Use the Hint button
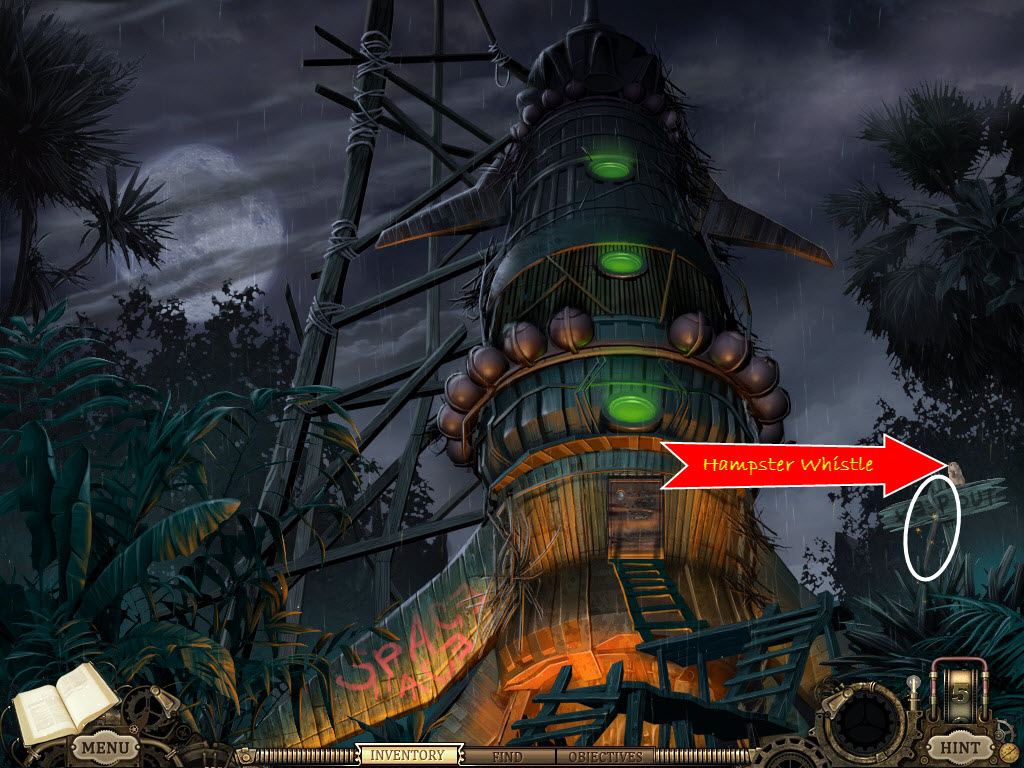 click(956, 747)
